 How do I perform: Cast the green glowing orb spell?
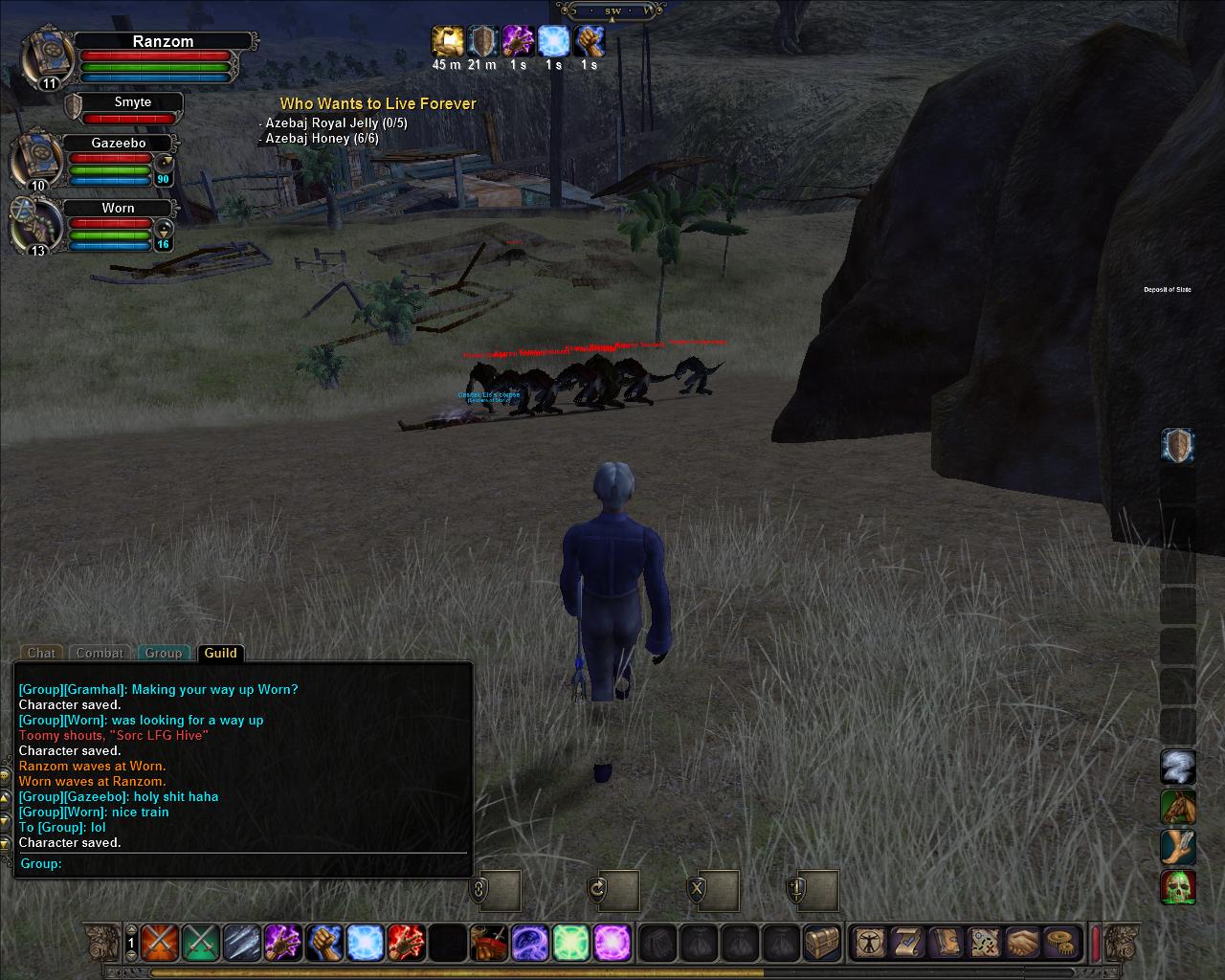[x=570, y=943]
